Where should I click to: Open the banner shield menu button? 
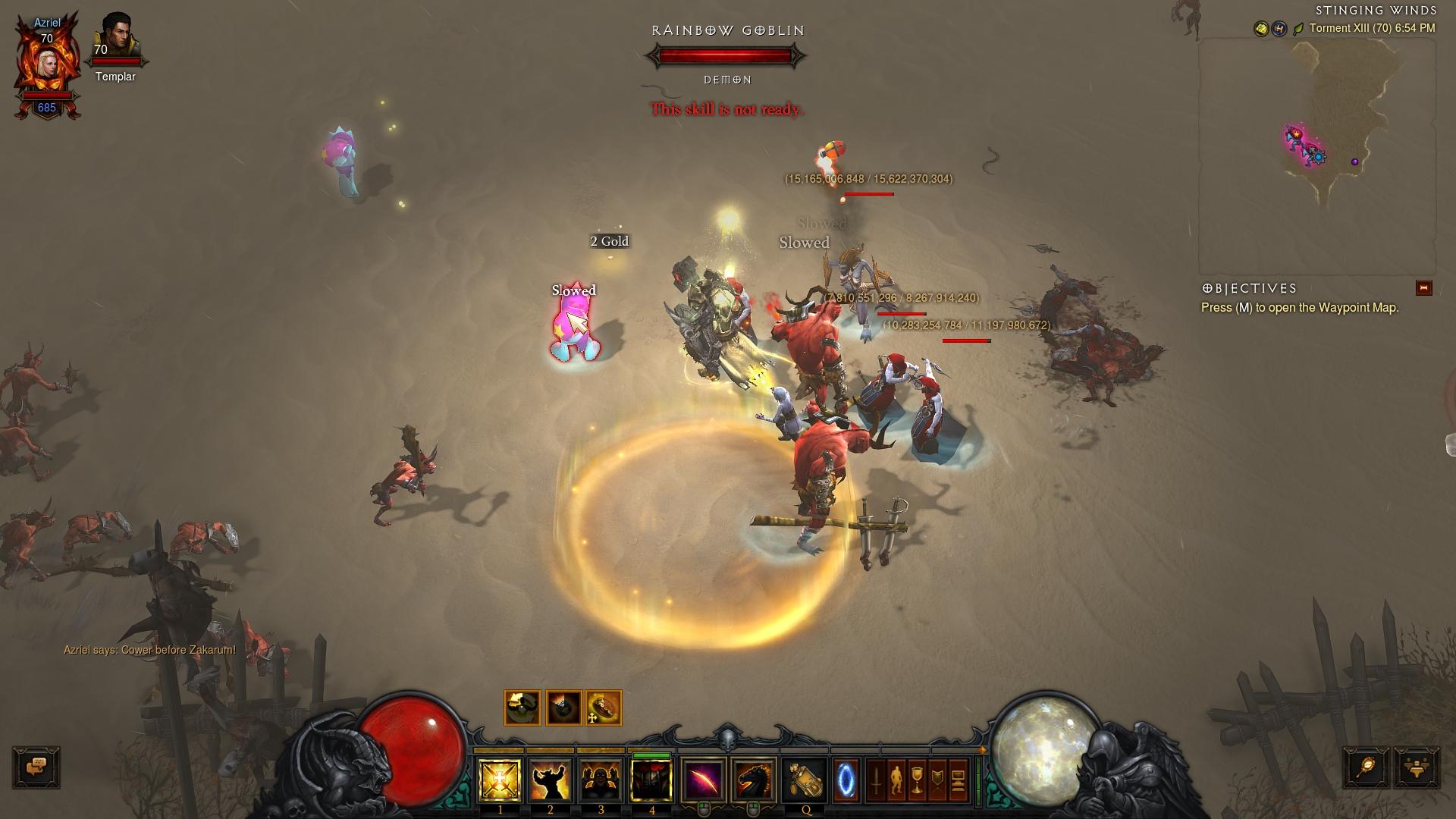[937, 780]
